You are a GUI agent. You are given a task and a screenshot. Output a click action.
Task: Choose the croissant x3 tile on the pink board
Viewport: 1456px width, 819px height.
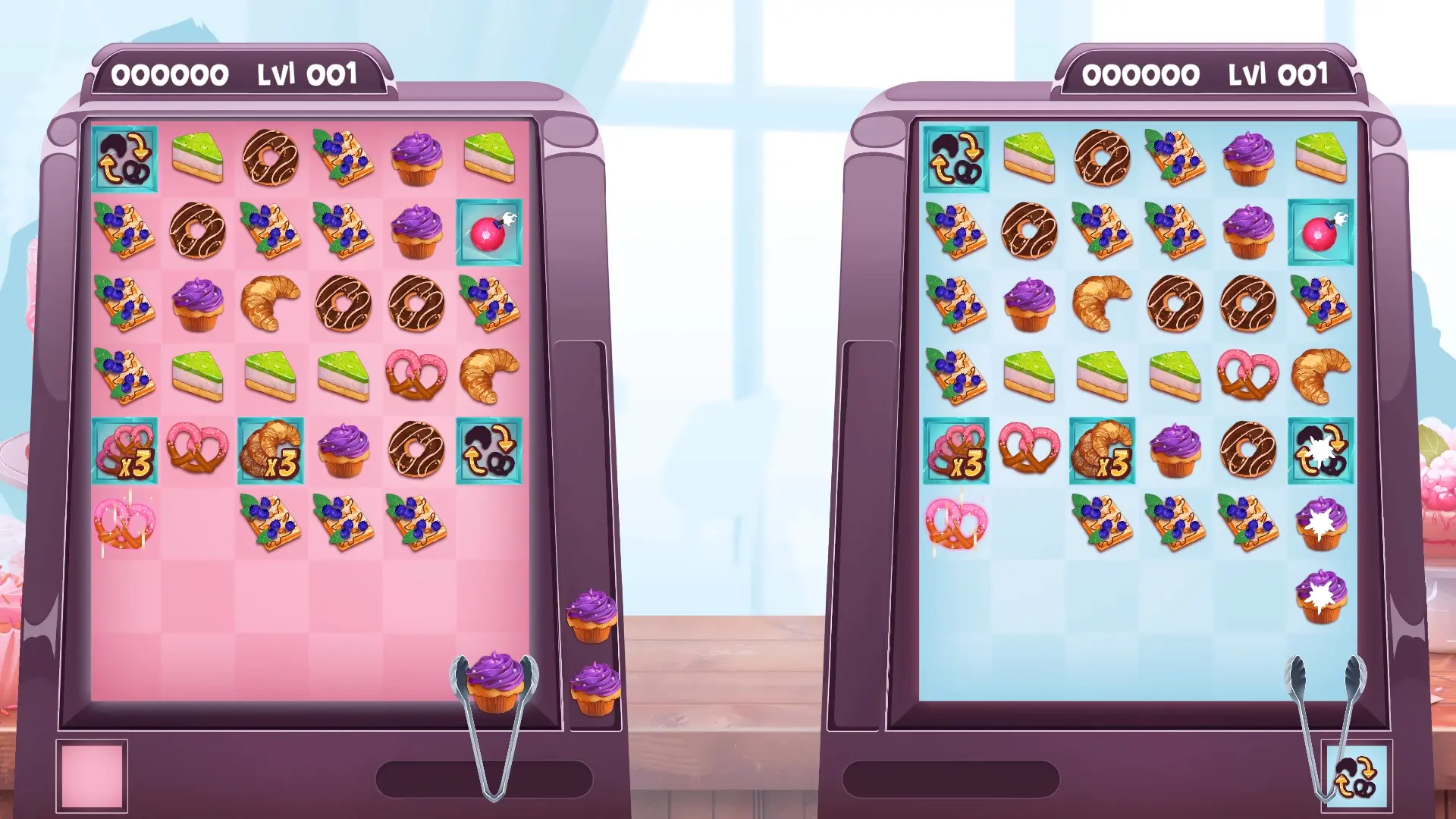click(271, 451)
